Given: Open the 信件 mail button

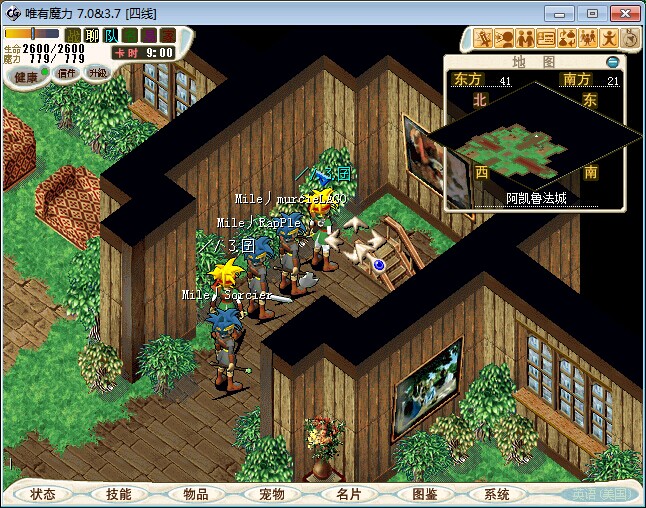Looking at the screenshot, I should pyautogui.click(x=66, y=73).
